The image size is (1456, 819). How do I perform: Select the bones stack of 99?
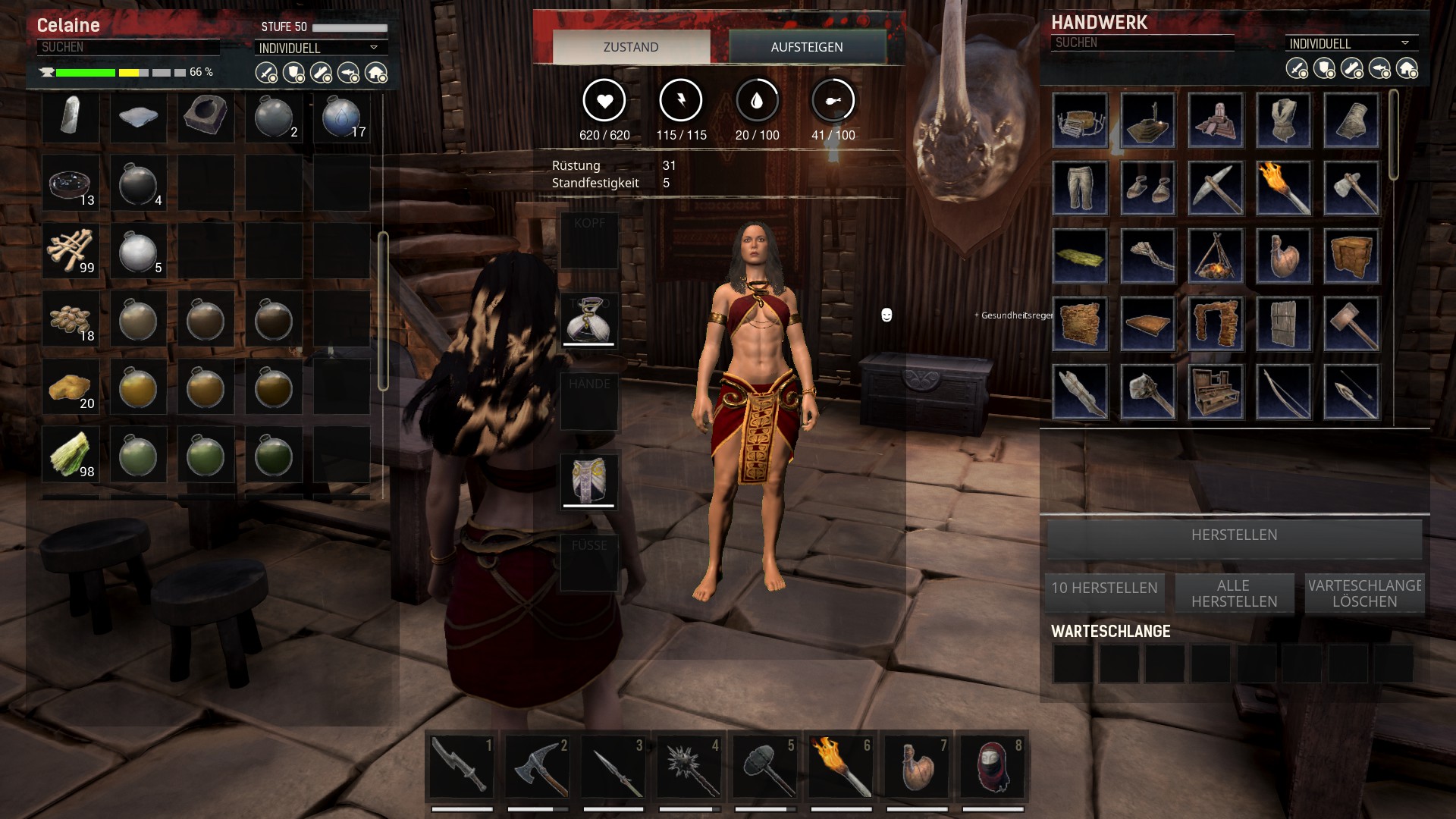[x=71, y=251]
